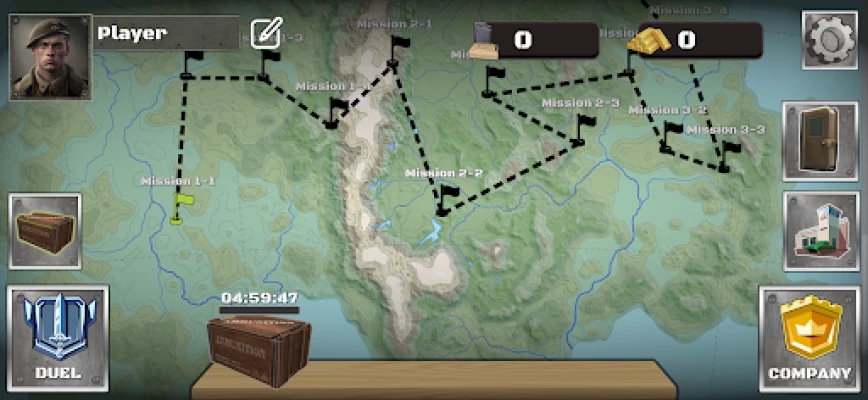868x400 pixels.
Task: Open the wooden crate button on the left
Action: pyautogui.click(x=45, y=231)
